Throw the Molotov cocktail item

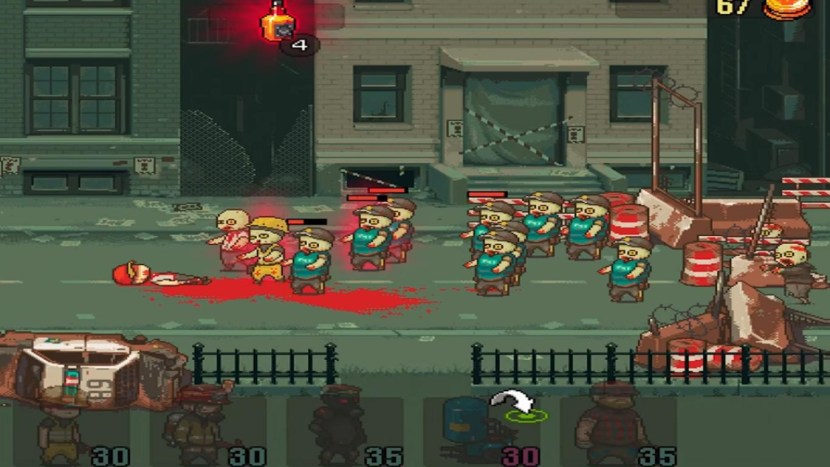(276, 22)
